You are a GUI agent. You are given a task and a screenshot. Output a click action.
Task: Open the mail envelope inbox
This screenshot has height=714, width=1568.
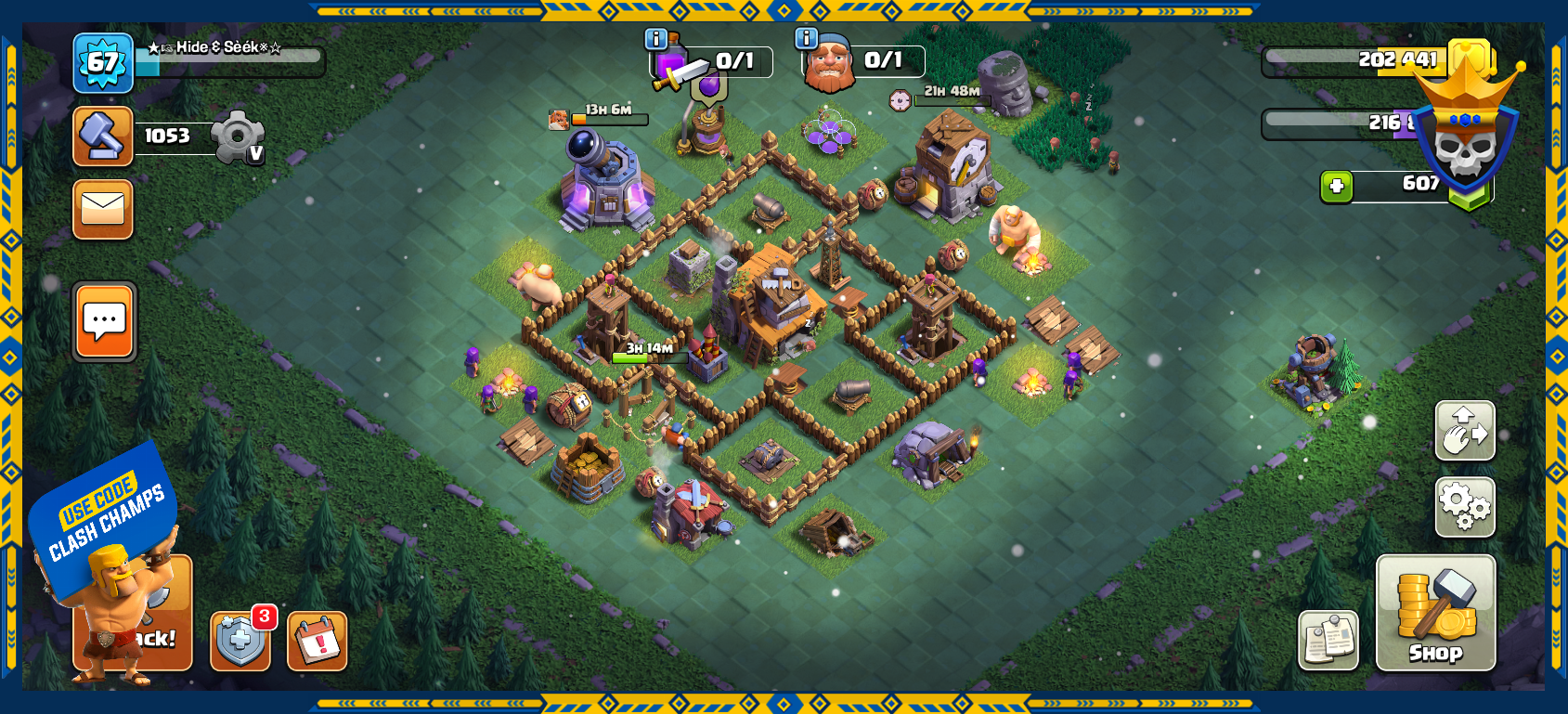[x=103, y=209]
